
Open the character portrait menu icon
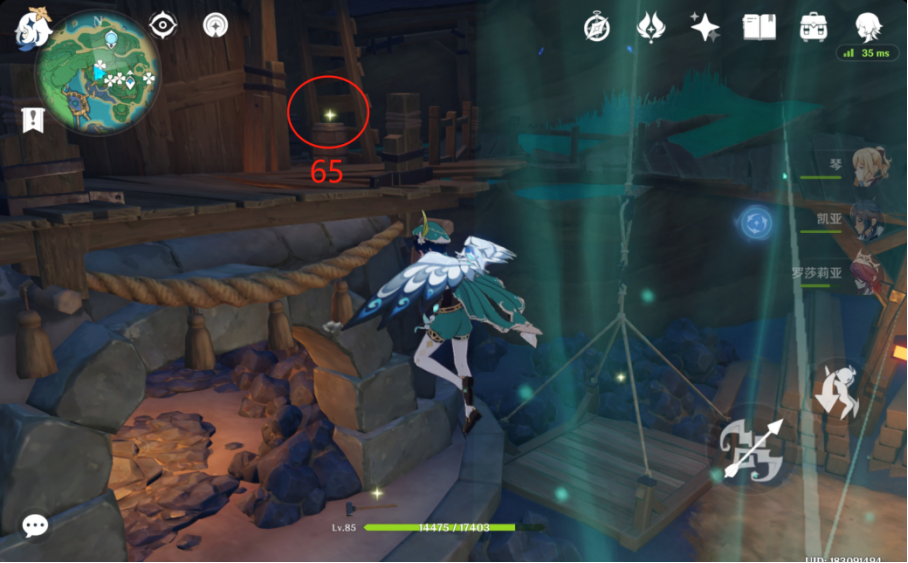tap(867, 26)
